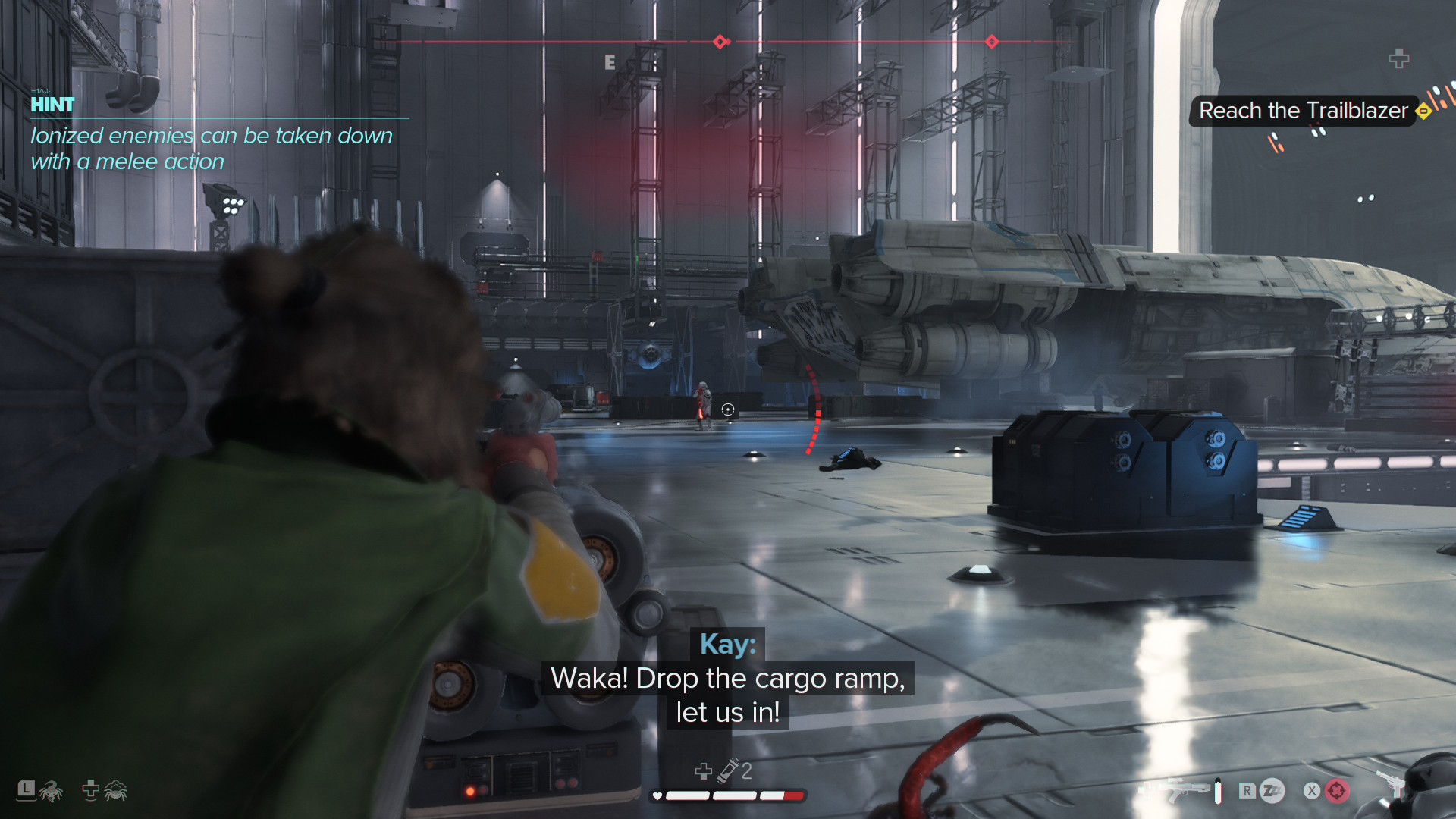This screenshot has width=1456, height=819.
Task: Activate the Nix icon with cloud
Action: coord(115,791)
